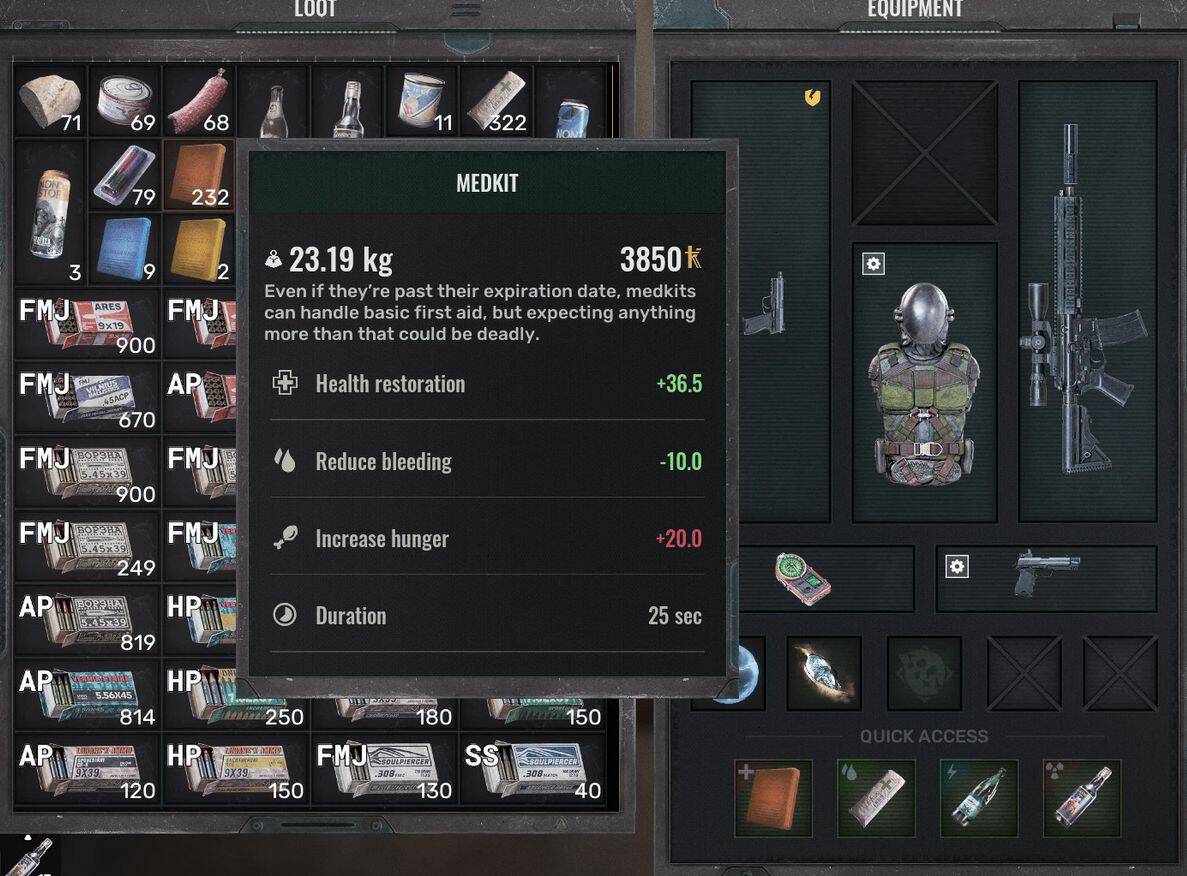The image size is (1187, 876).
Task: Select the vodka bottle in quick access
Action: (x=1081, y=797)
